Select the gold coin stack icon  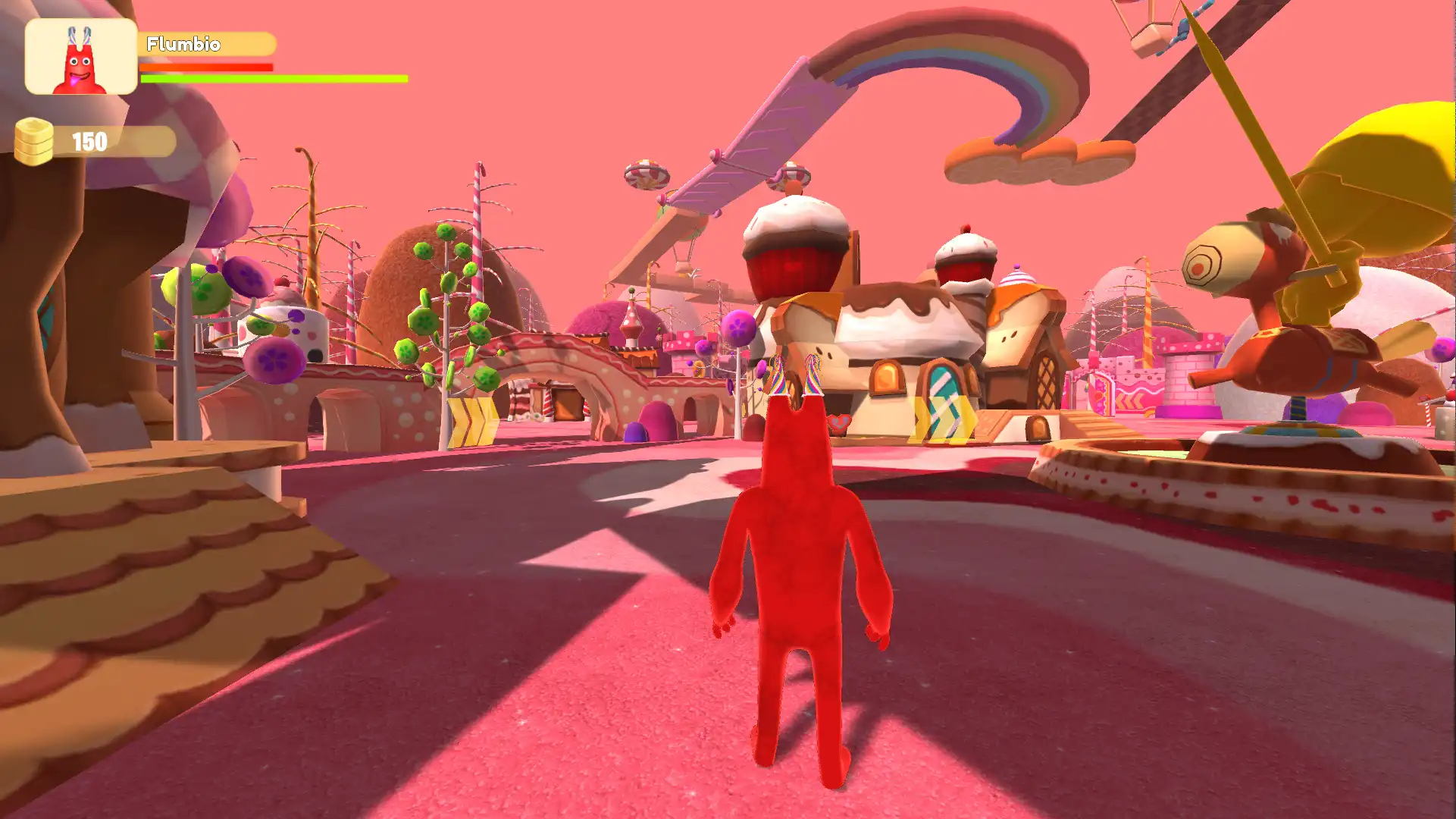(x=34, y=142)
